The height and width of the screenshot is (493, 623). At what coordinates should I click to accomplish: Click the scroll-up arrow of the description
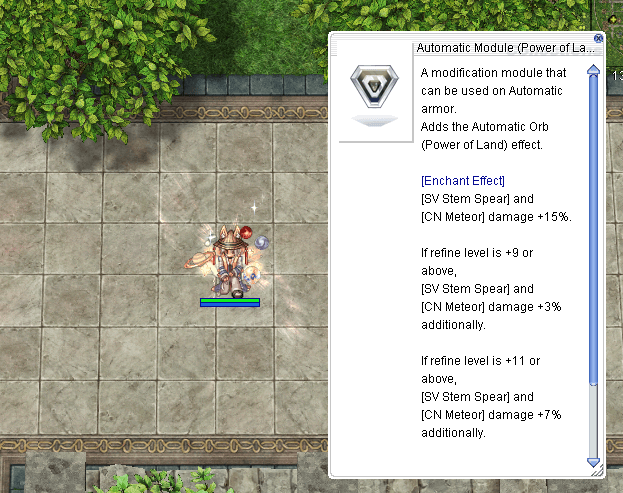click(593, 70)
